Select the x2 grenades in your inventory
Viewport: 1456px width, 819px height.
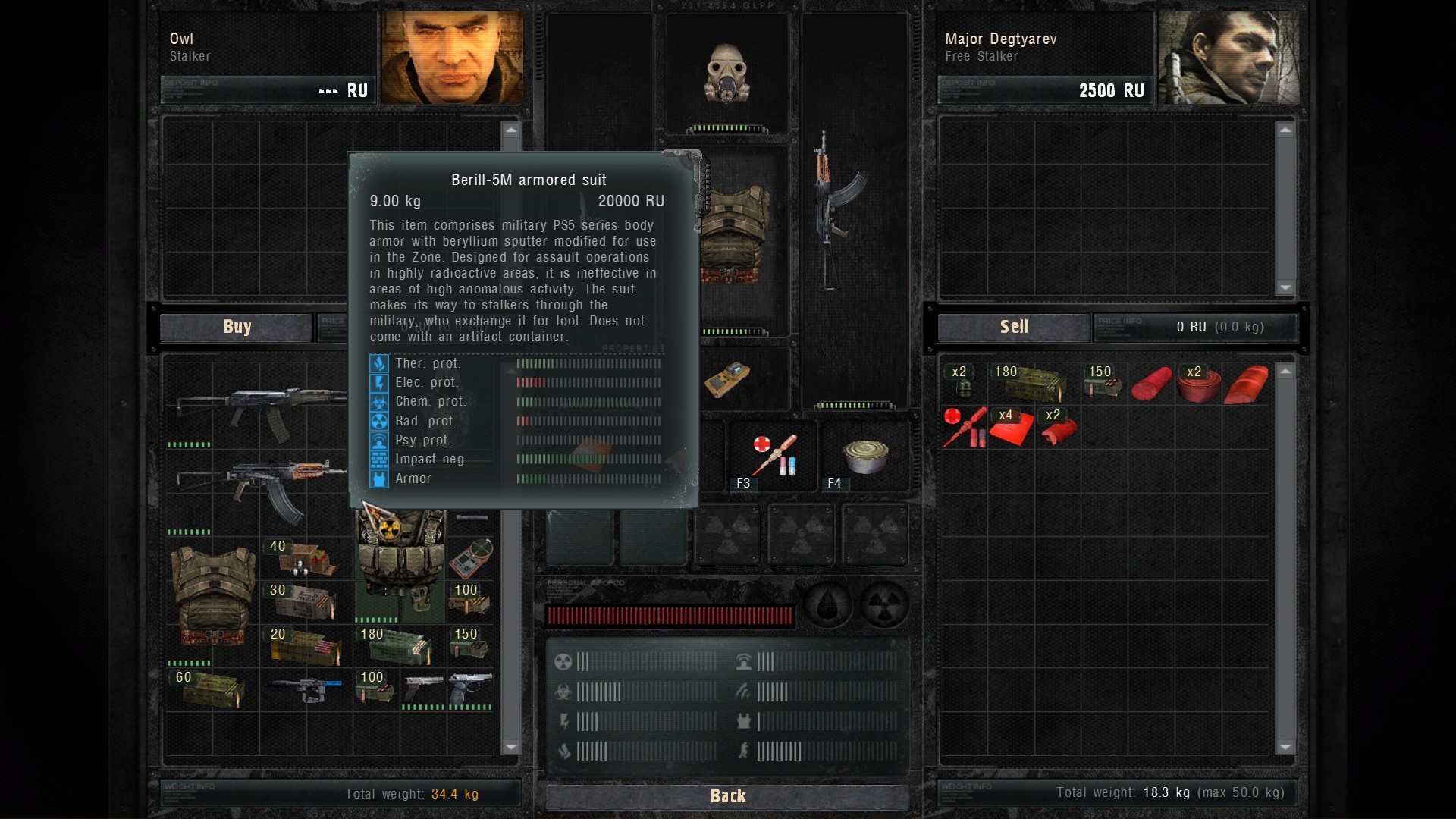click(963, 381)
